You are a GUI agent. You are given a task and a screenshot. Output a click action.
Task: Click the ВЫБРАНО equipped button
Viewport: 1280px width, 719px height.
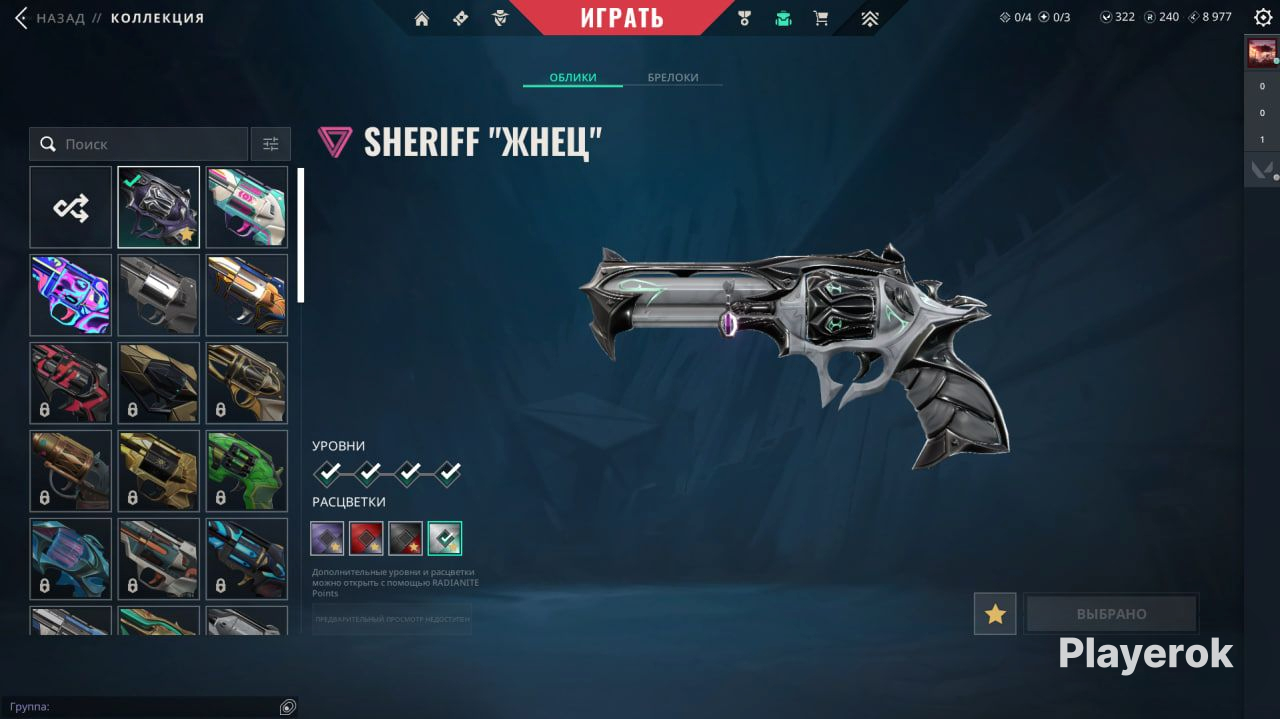coord(1111,614)
